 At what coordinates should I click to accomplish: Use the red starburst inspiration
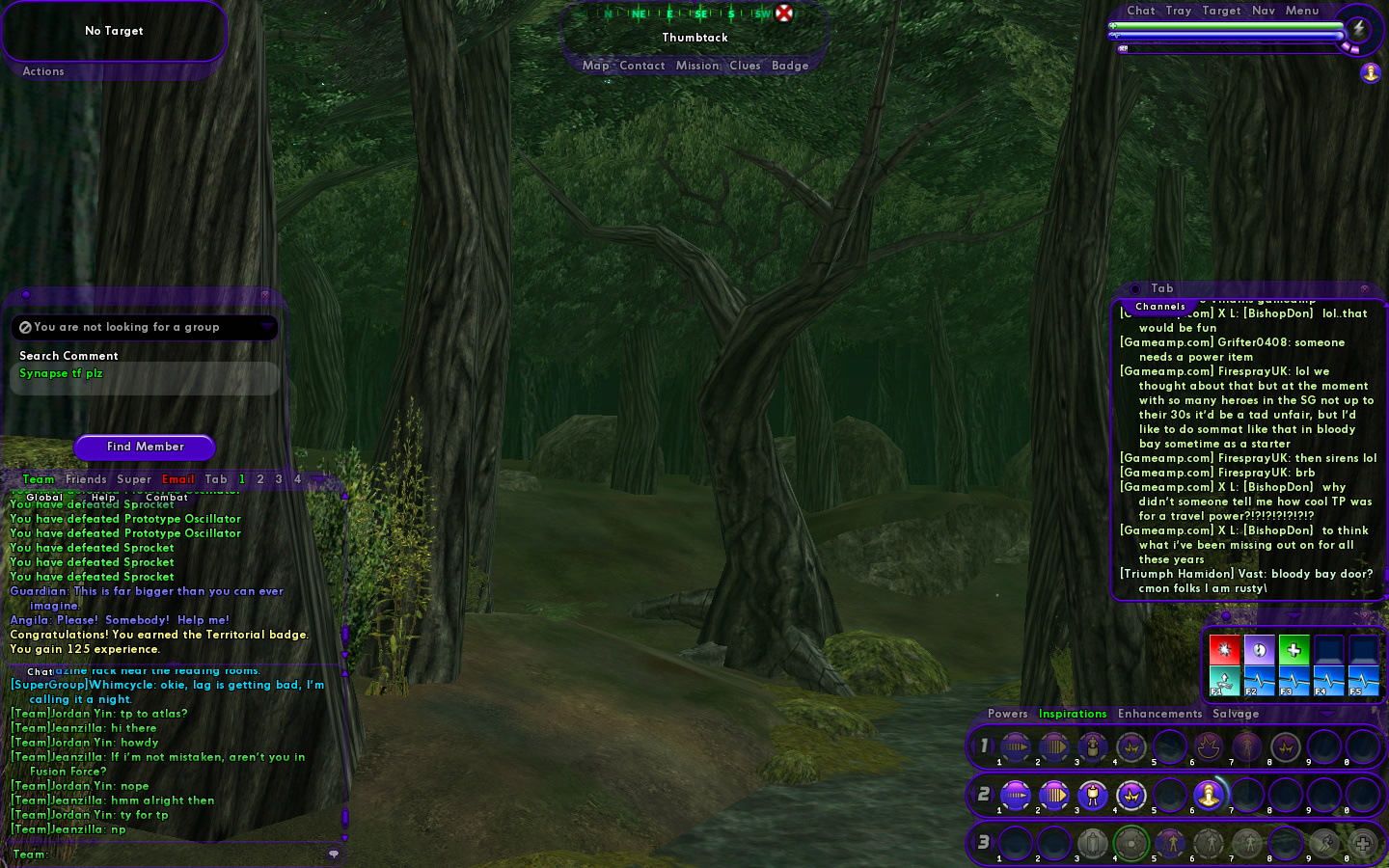pyautogui.click(x=1225, y=649)
